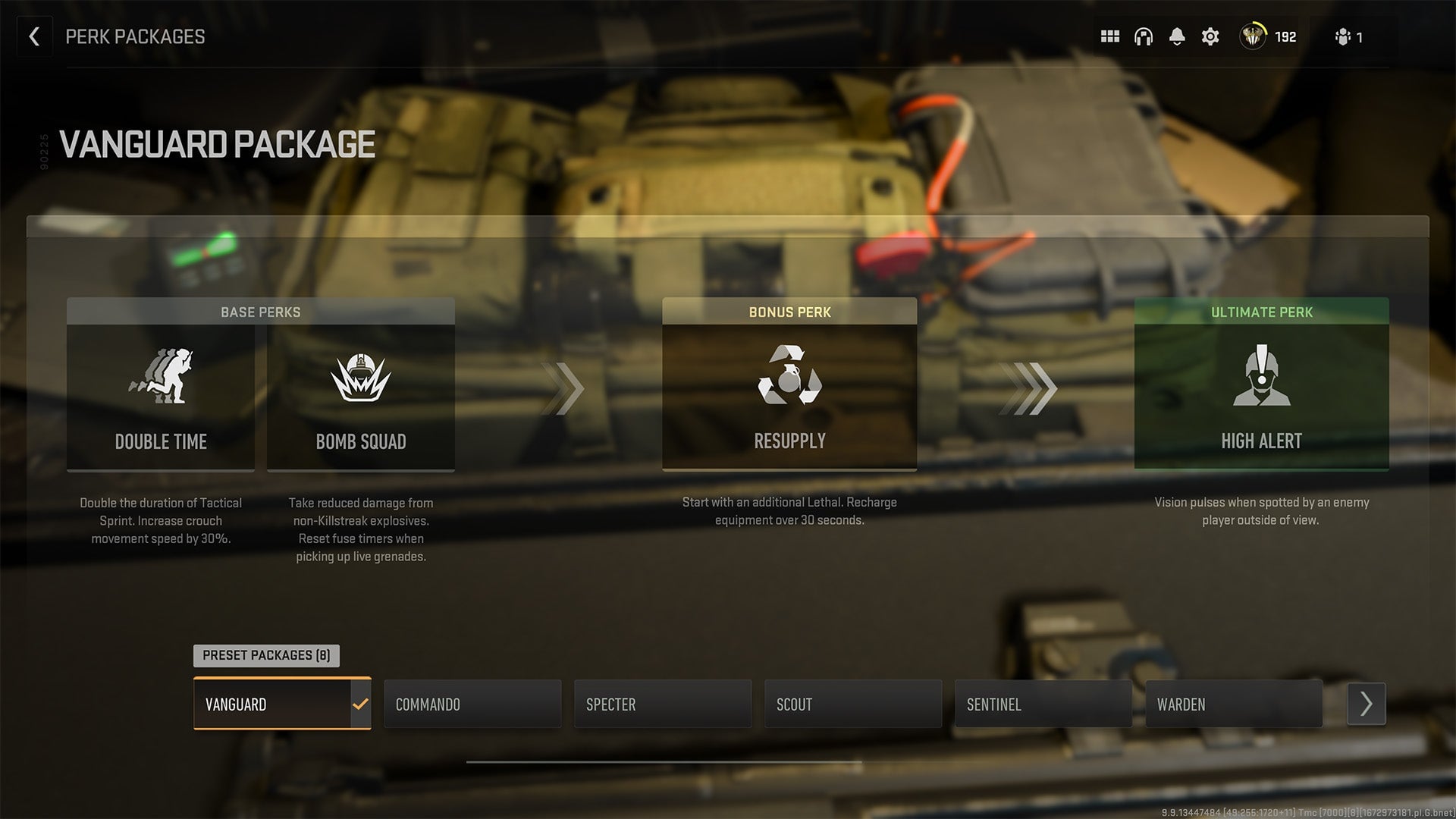Open notifications via the bell icon
Viewport: 1456px width, 819px height.
pyautogui.click(x=1177, y=36)
